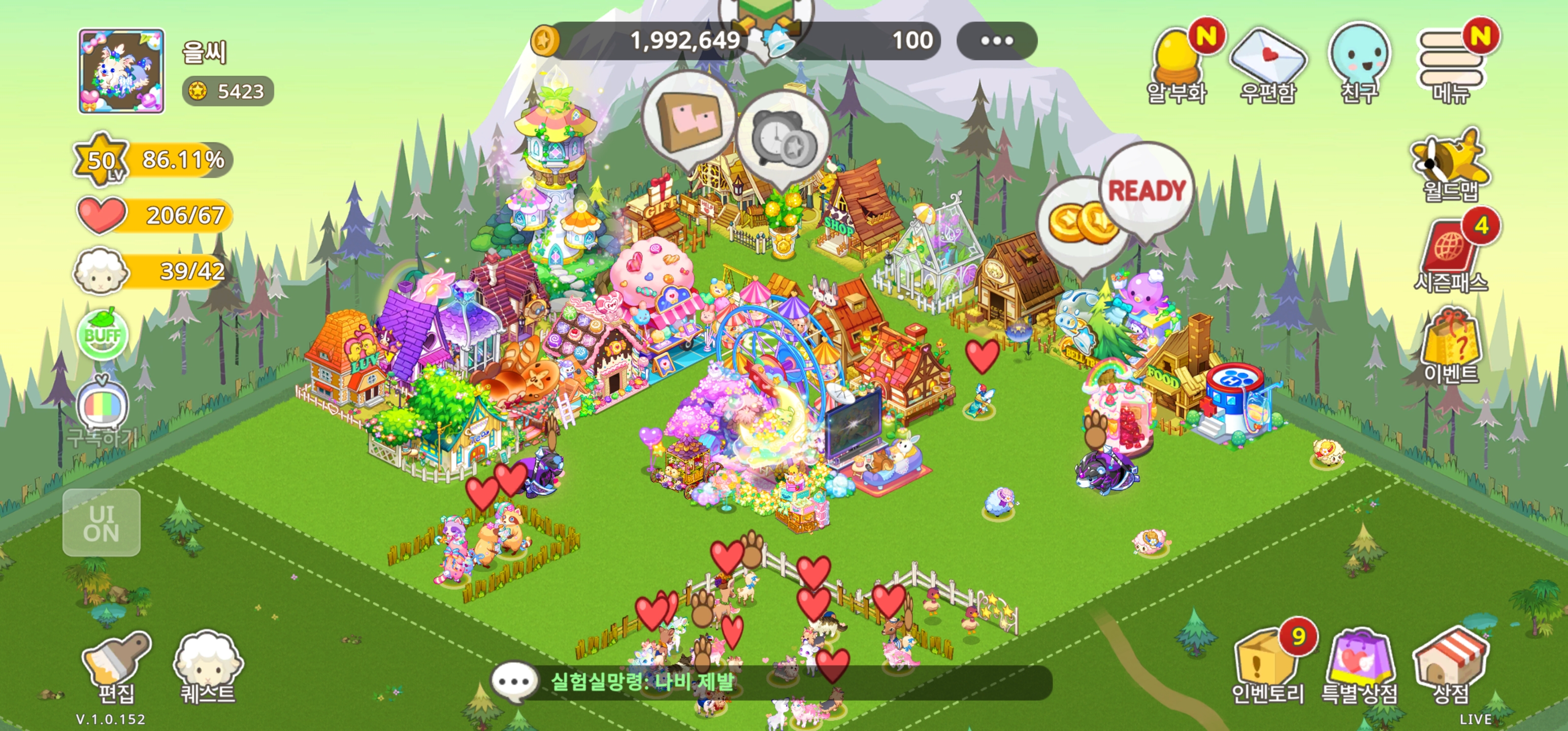Collect the READY speech bubble
Screen dimensions: 1568x731
[1146, 191]
